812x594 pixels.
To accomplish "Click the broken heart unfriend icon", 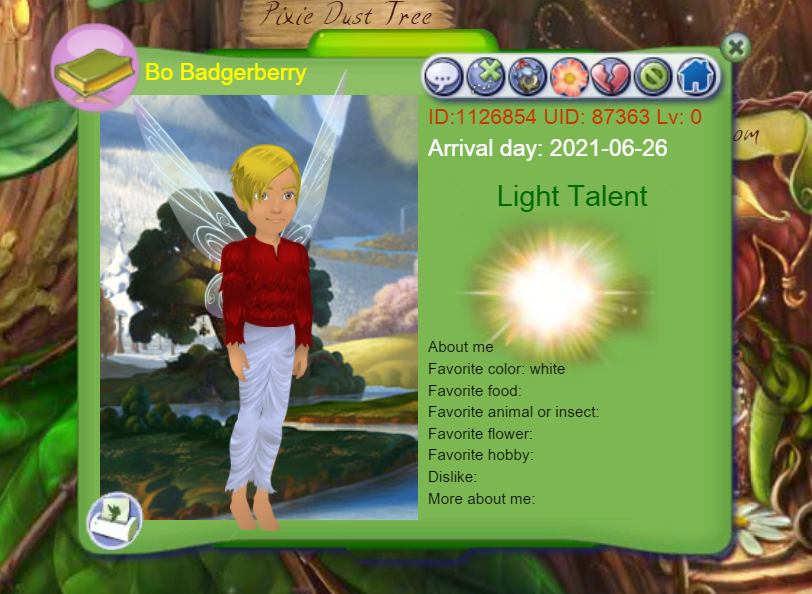I will [611, 77].
